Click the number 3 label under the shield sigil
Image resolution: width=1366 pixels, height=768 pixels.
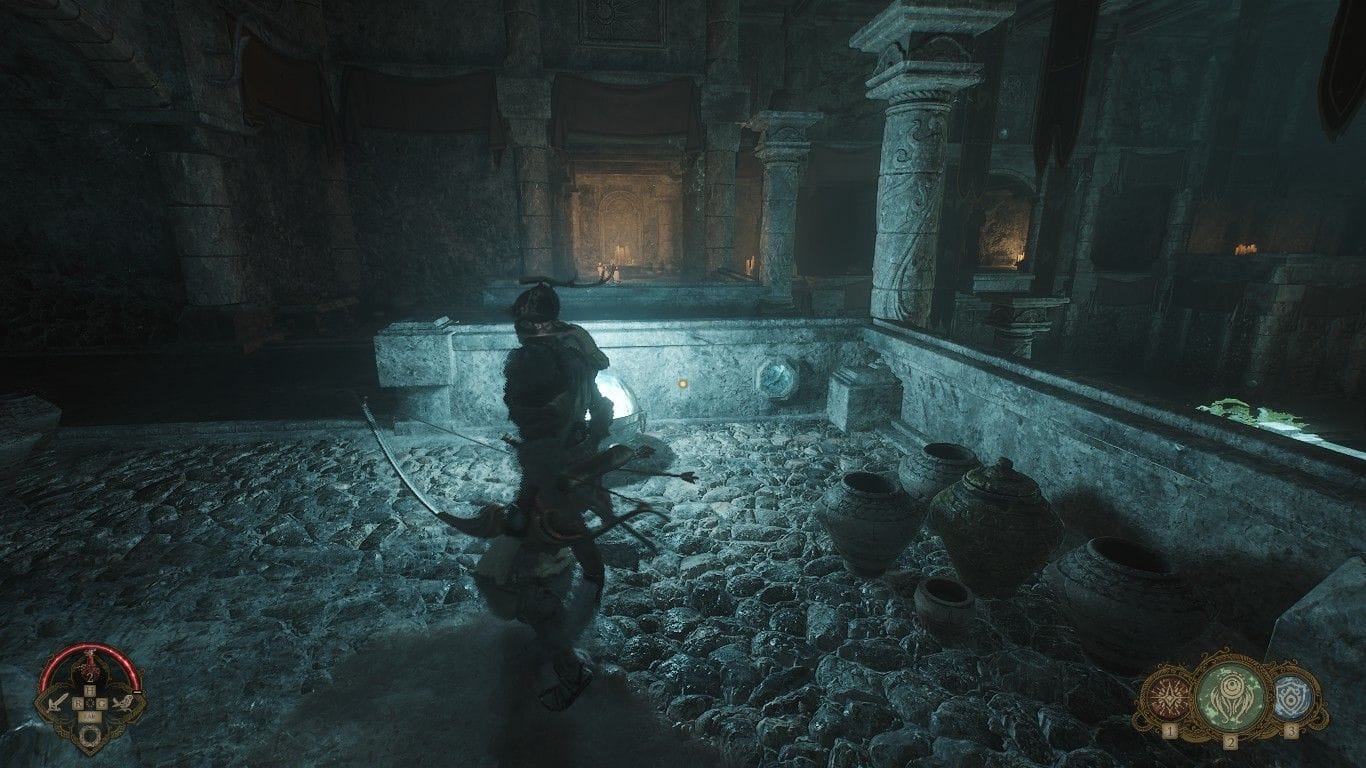click(x=1292, y=730)
